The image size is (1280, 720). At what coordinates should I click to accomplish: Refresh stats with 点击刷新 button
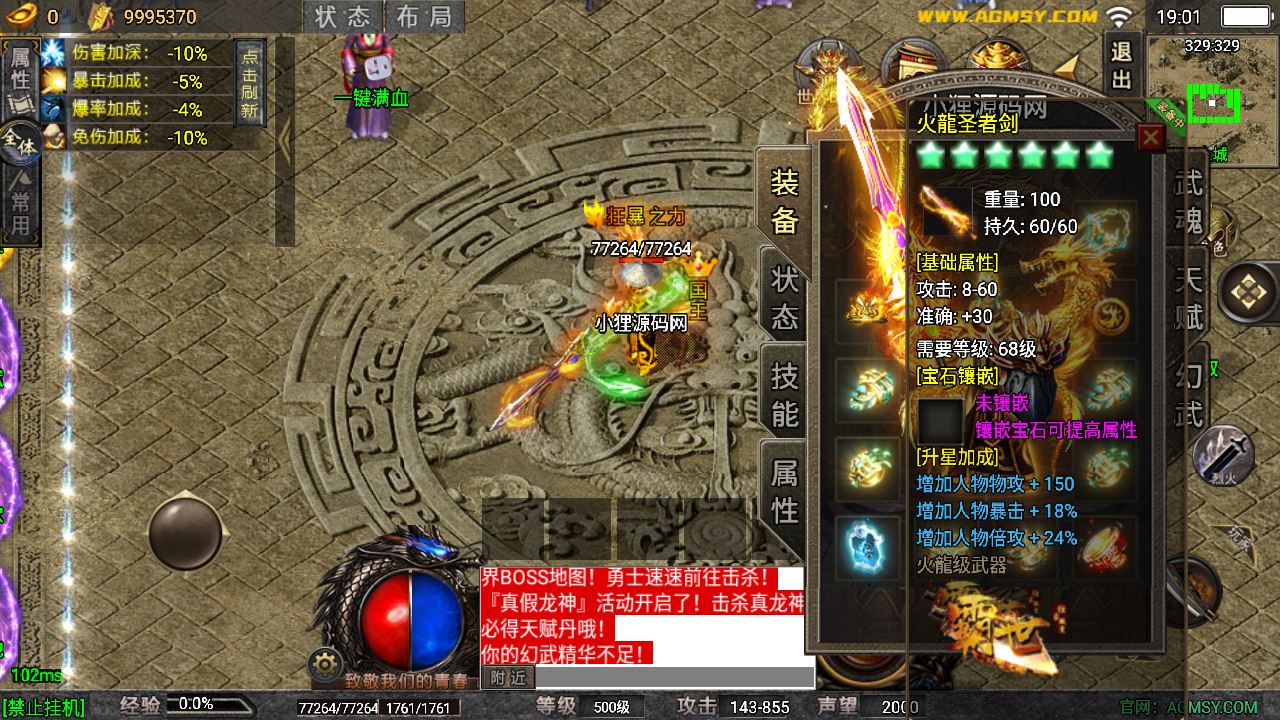[x=249, y=82]
